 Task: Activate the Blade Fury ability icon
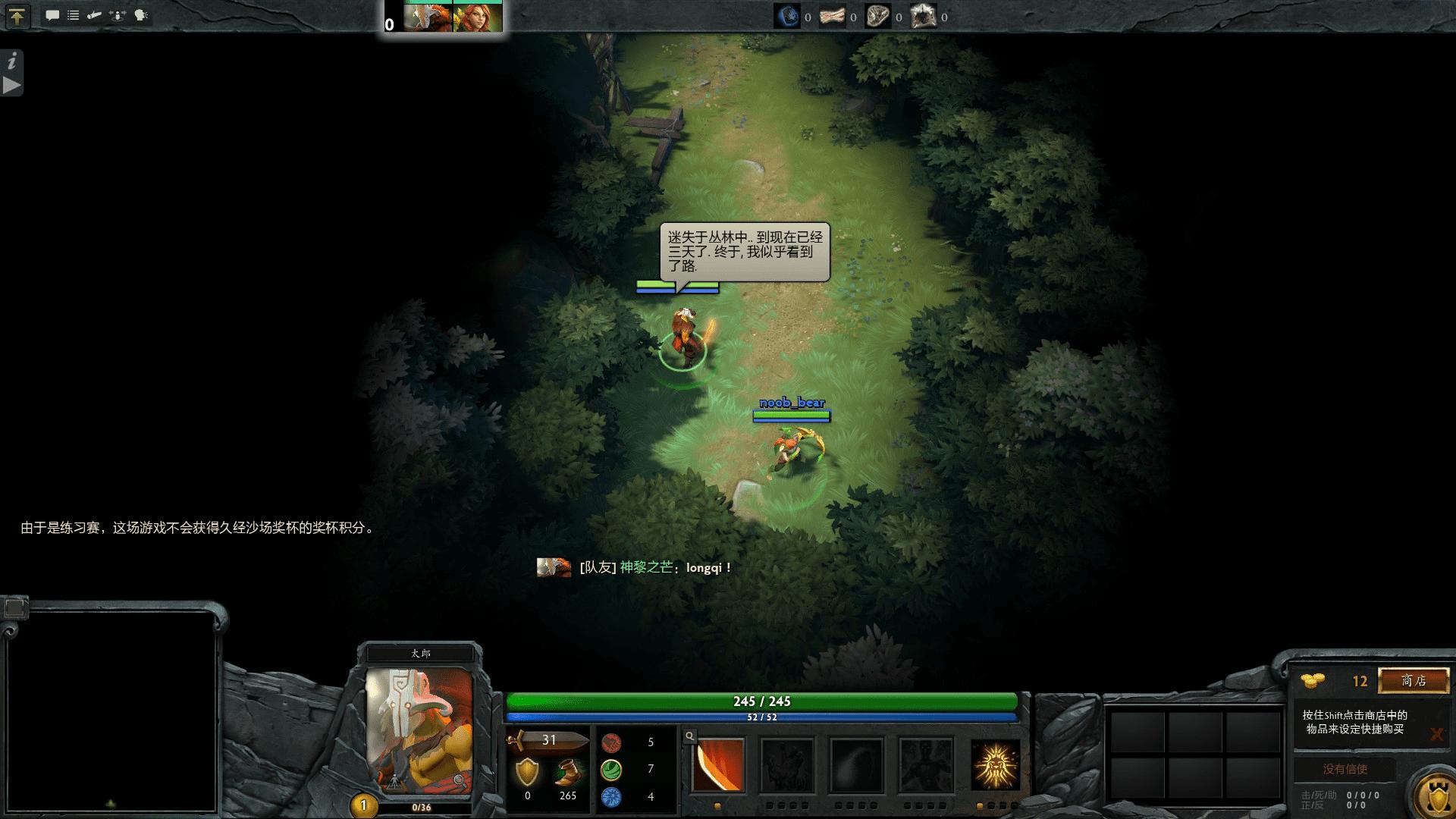[x=718, y=765]
